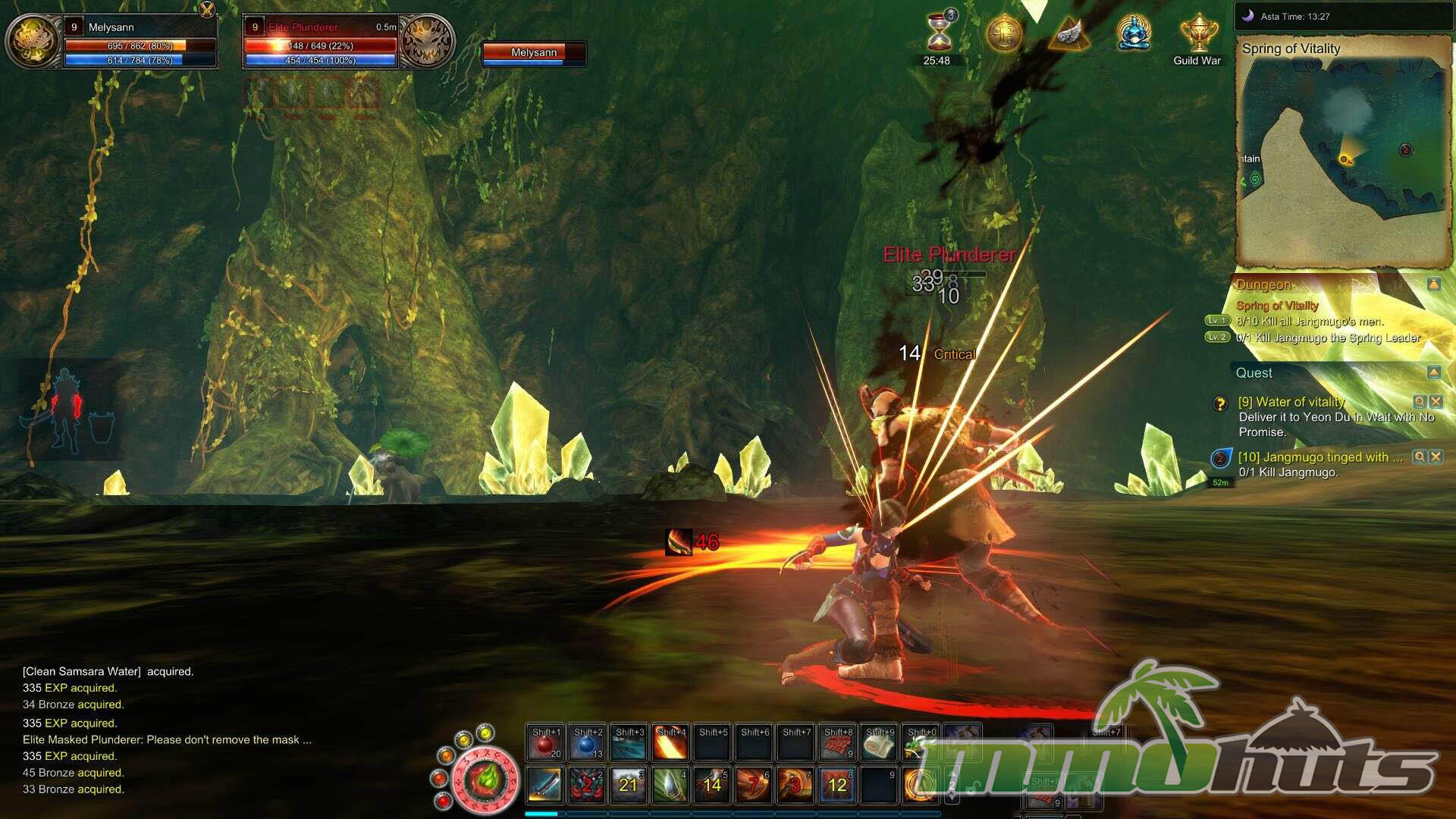Collapse the Dungeon tracker section
The width and height of the screenshot is (1456, 819).
tap(1433, 284)
